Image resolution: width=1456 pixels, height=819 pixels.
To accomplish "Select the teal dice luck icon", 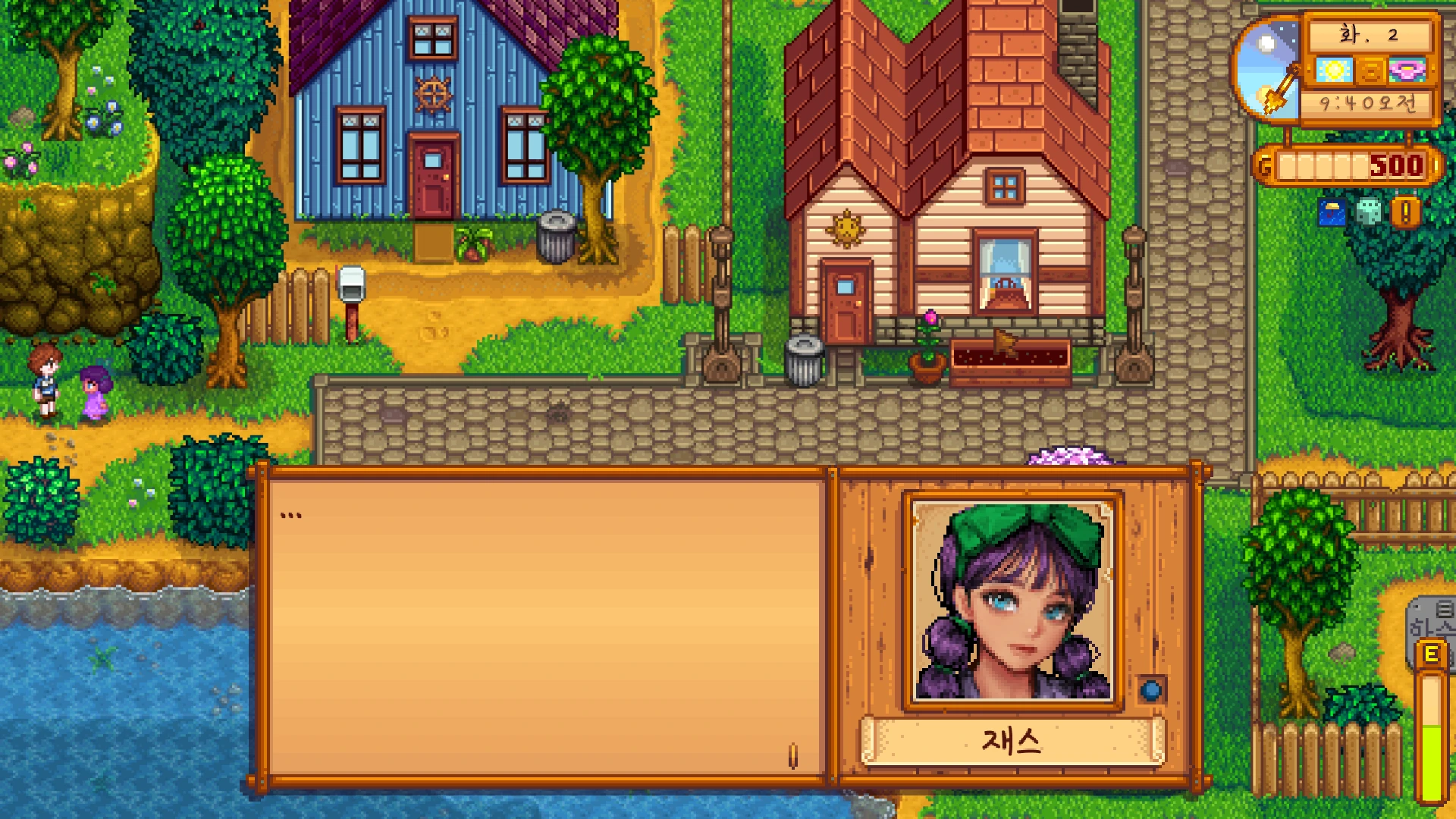I will point(1369,212).
